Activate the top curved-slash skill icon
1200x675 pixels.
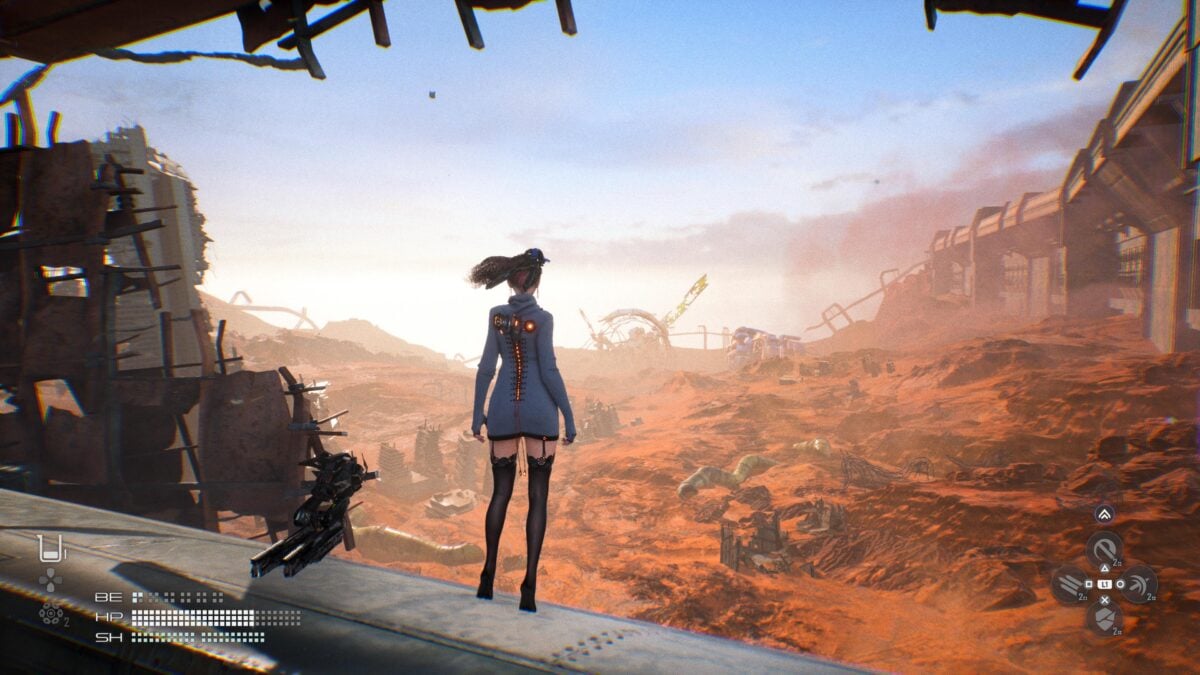[1104, 549]
